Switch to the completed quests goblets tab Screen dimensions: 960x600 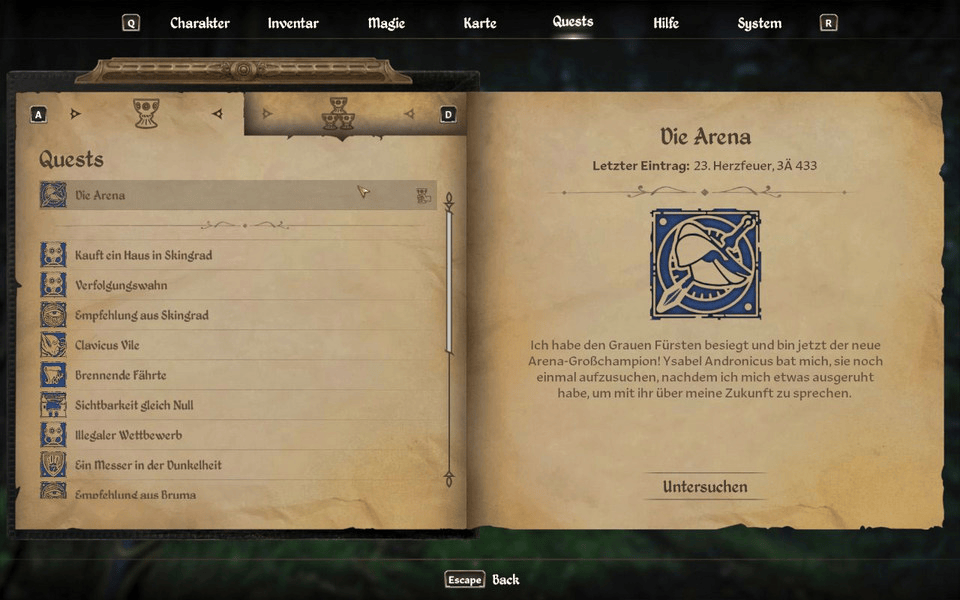337,114
